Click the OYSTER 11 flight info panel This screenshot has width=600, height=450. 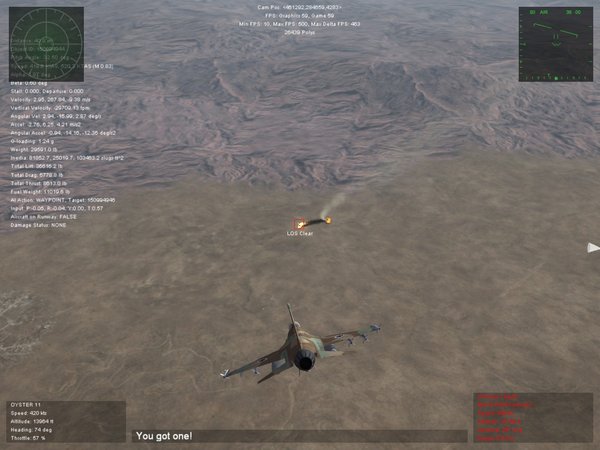[x=63, y=421]
